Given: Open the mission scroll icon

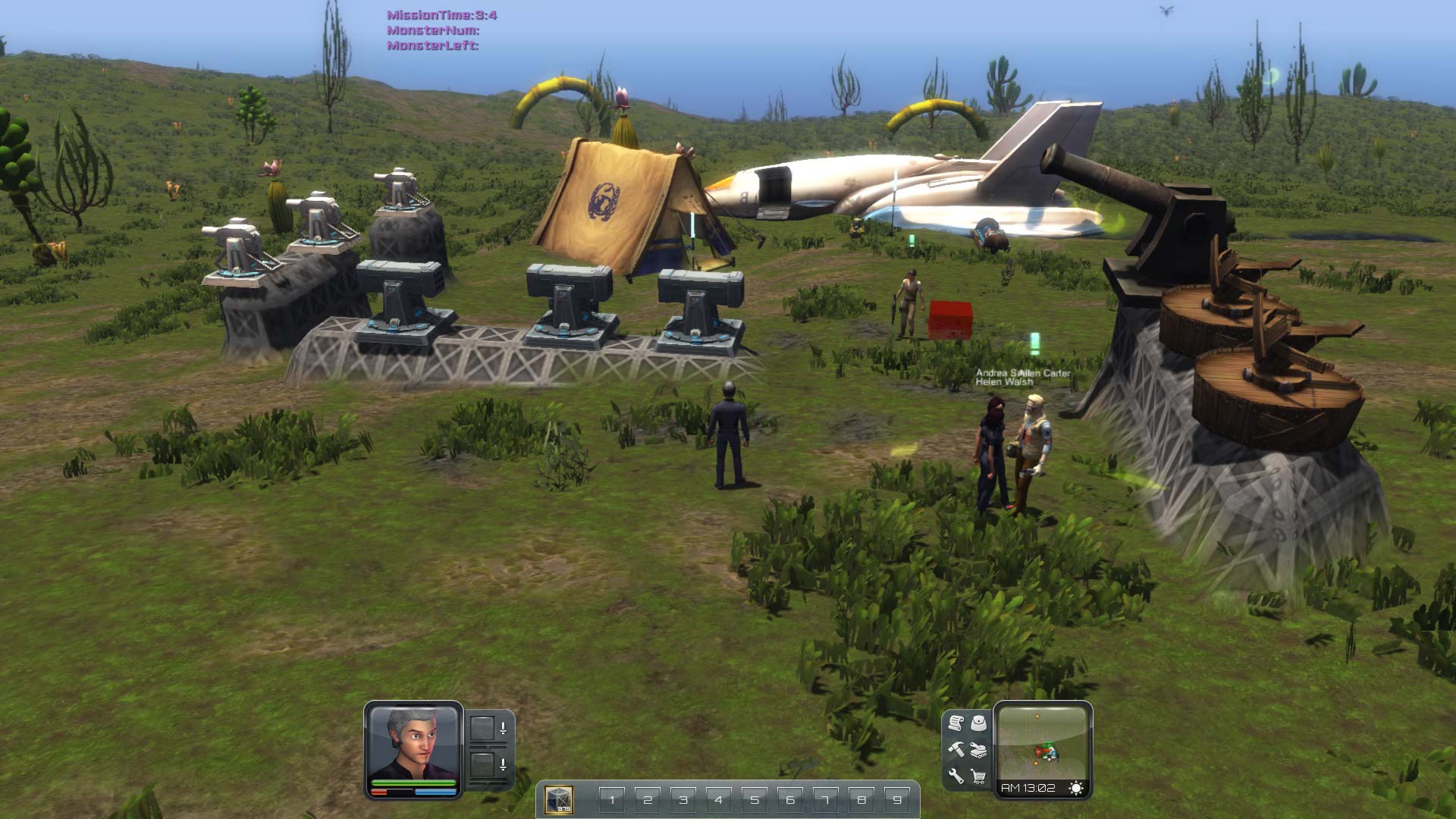Looking at the screenshot, I should [x=955, y=723].
